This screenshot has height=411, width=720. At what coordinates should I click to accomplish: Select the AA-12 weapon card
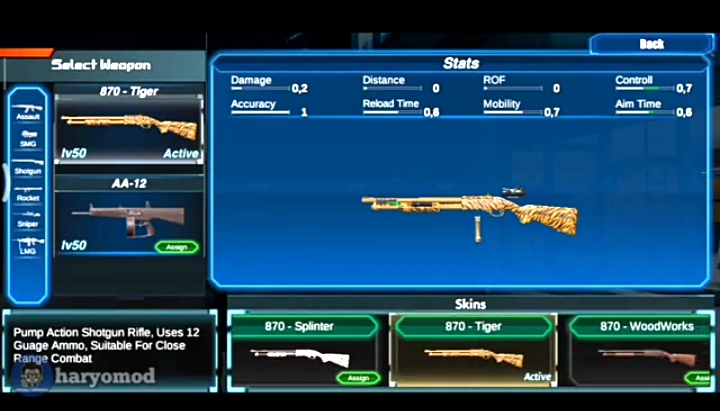[128, 218]
